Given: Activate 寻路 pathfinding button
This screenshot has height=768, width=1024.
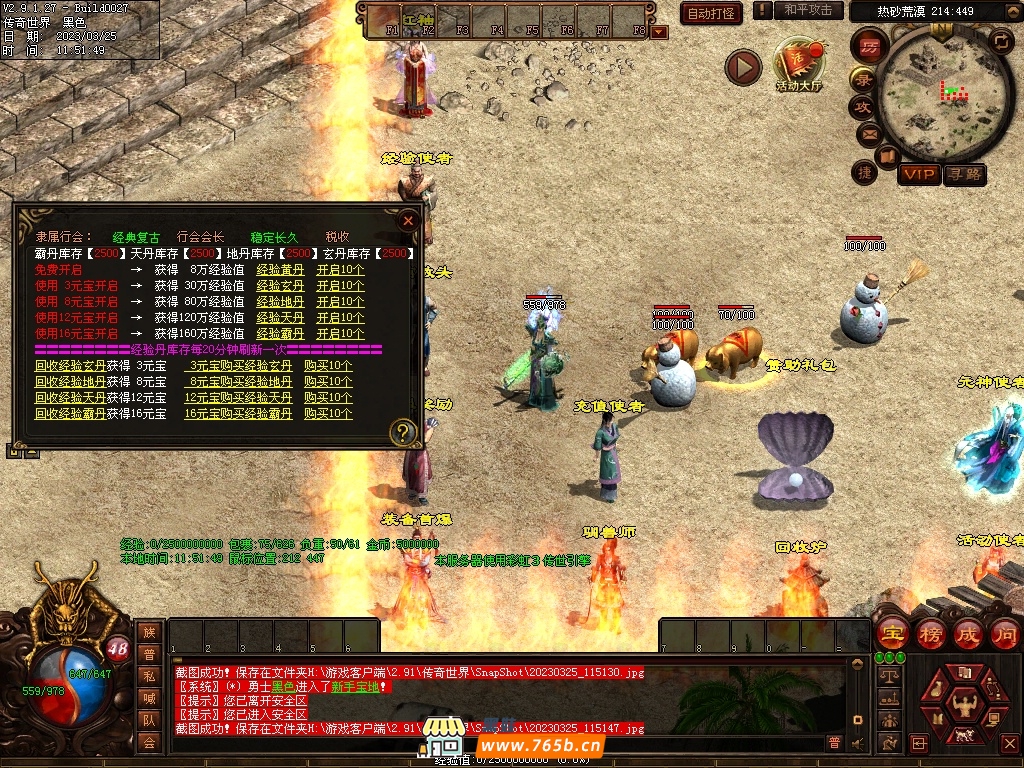Looking at the screenshot, I should [x=964, y=175].
